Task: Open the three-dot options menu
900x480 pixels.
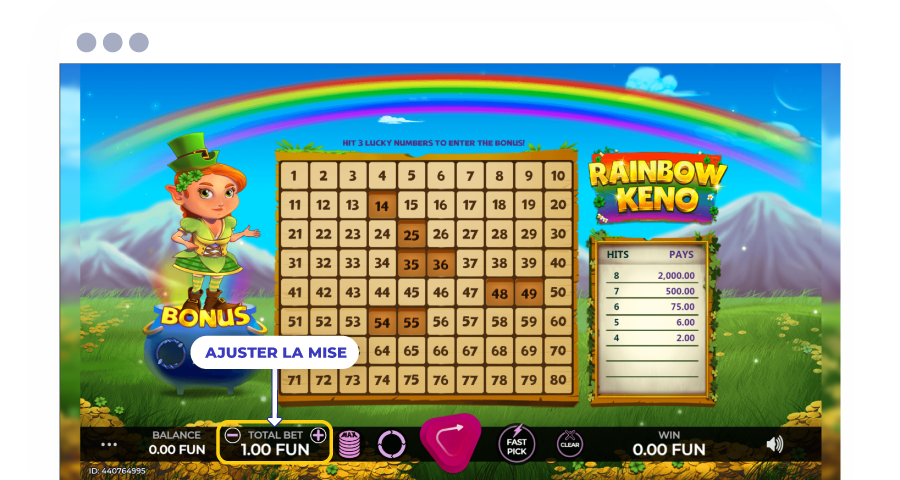Action: (x=109, y=444)
